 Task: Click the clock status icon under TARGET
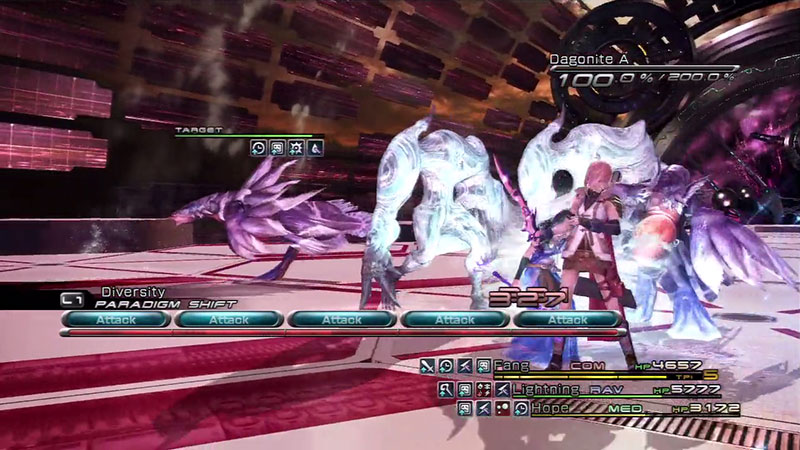point(259,148)
